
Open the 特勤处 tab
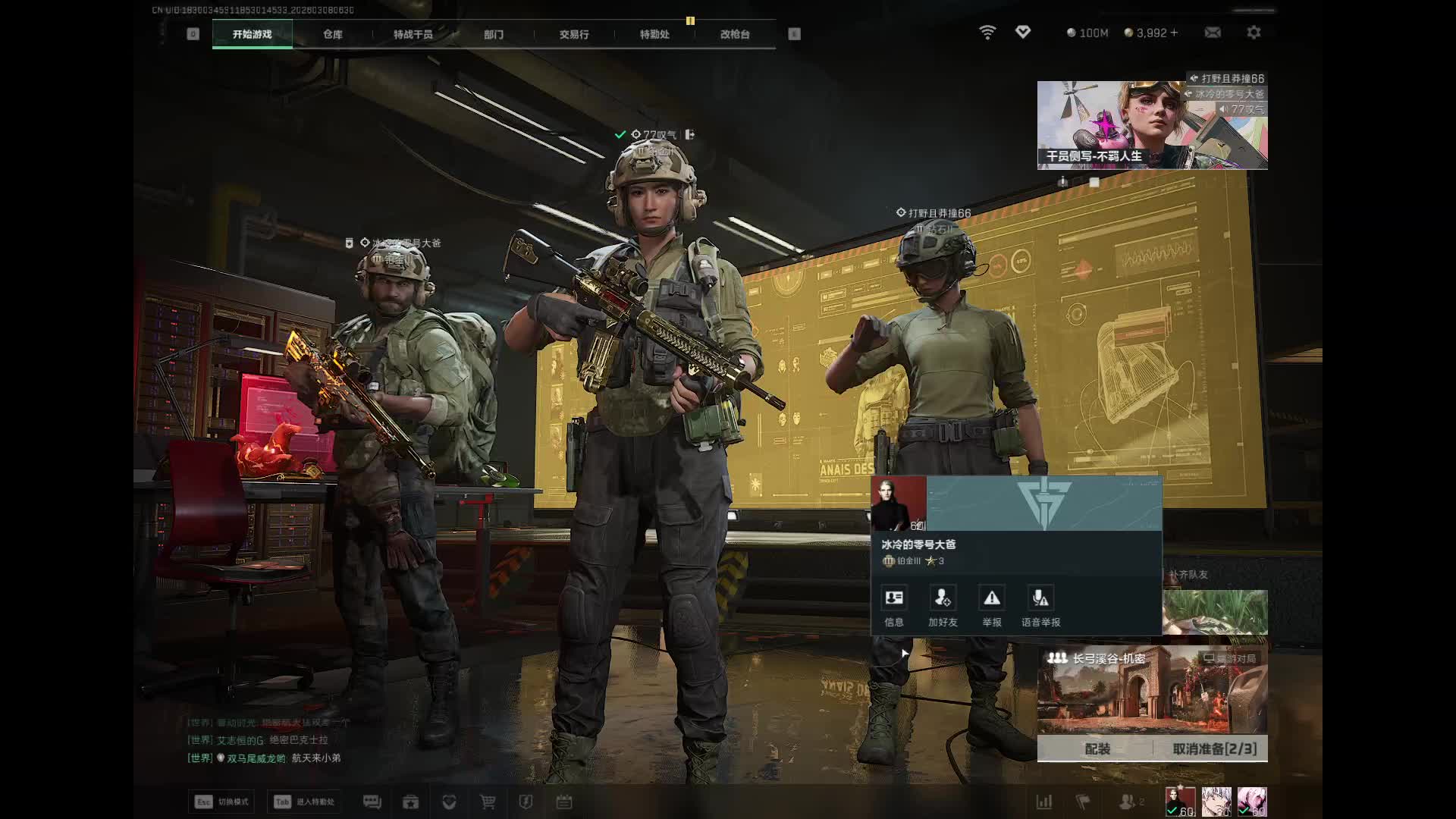click(x=654, y=34)
